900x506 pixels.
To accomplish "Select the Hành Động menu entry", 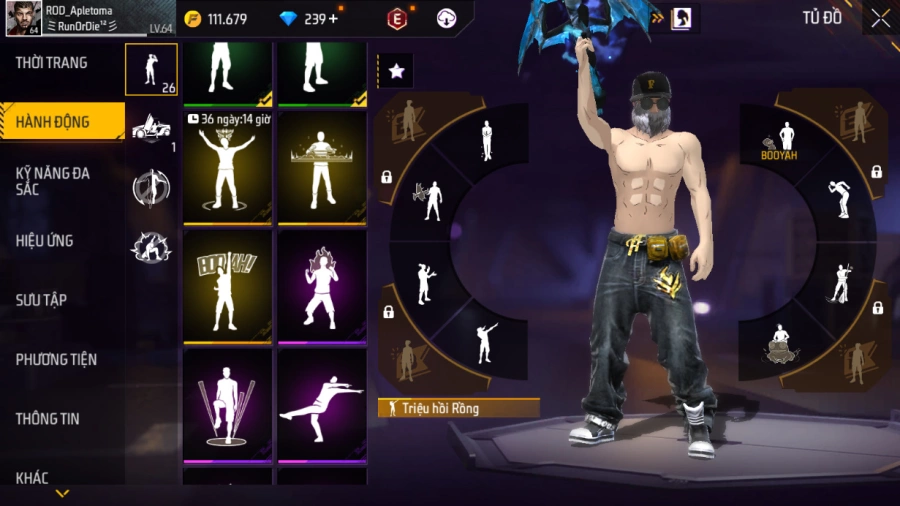I will coord(54,122).
